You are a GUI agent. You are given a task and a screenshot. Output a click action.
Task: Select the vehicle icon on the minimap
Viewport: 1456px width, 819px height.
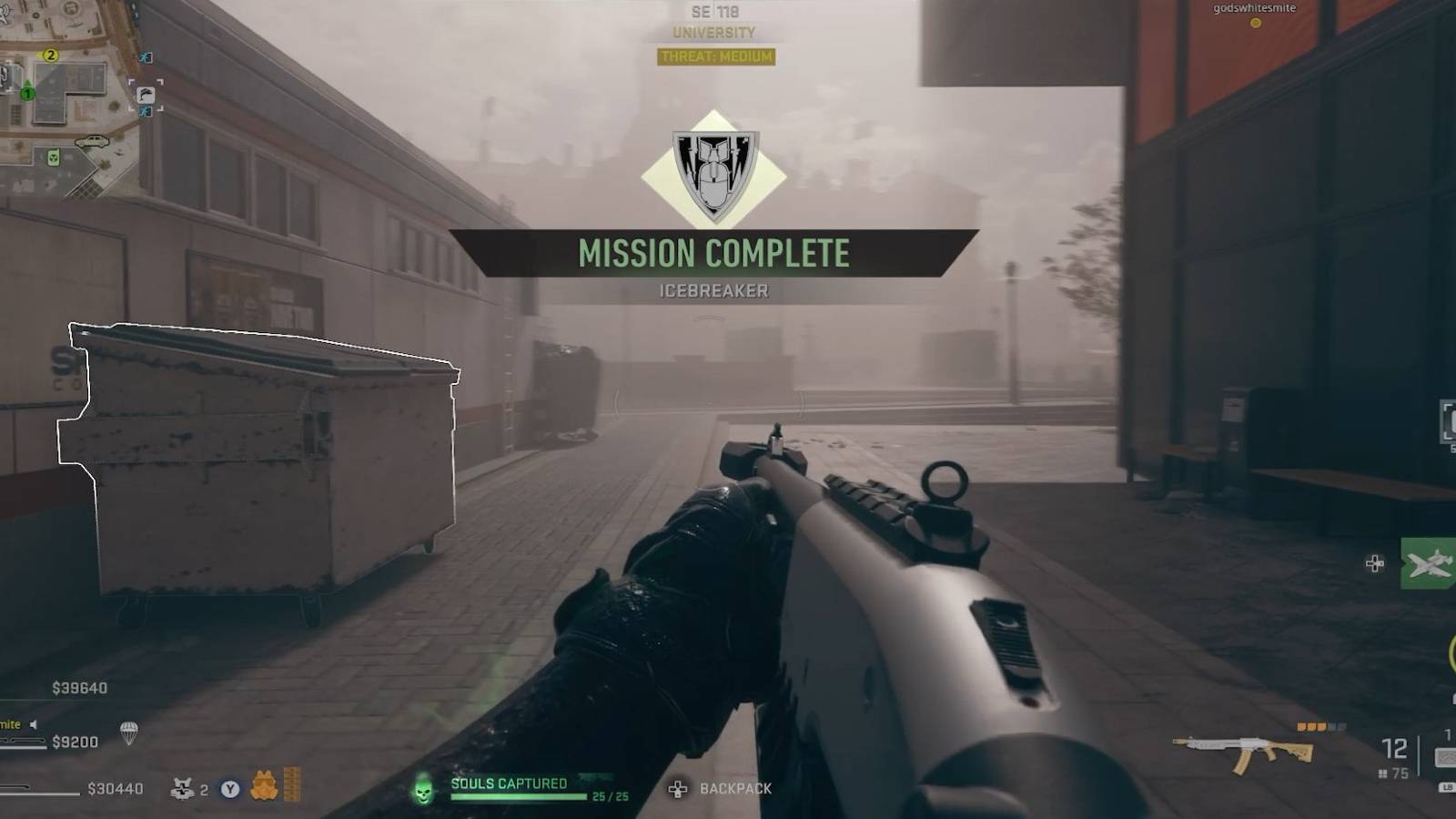point(92,142)
